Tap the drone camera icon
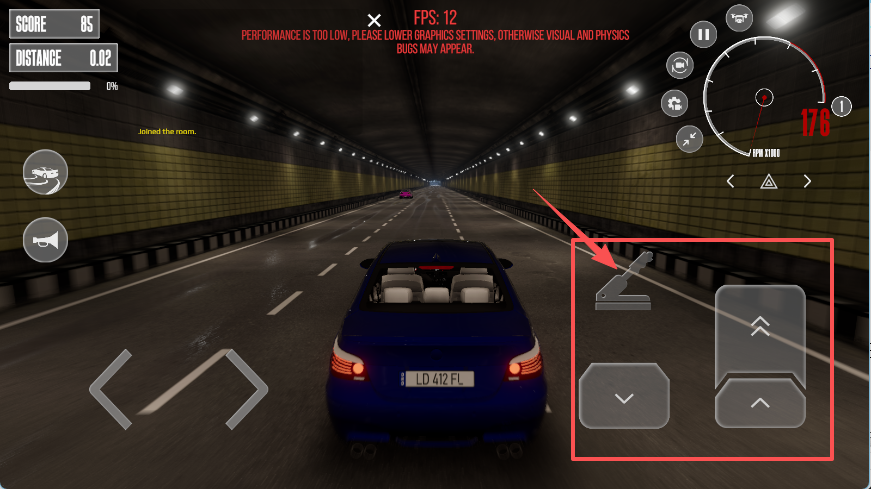 tap(740, 16)
